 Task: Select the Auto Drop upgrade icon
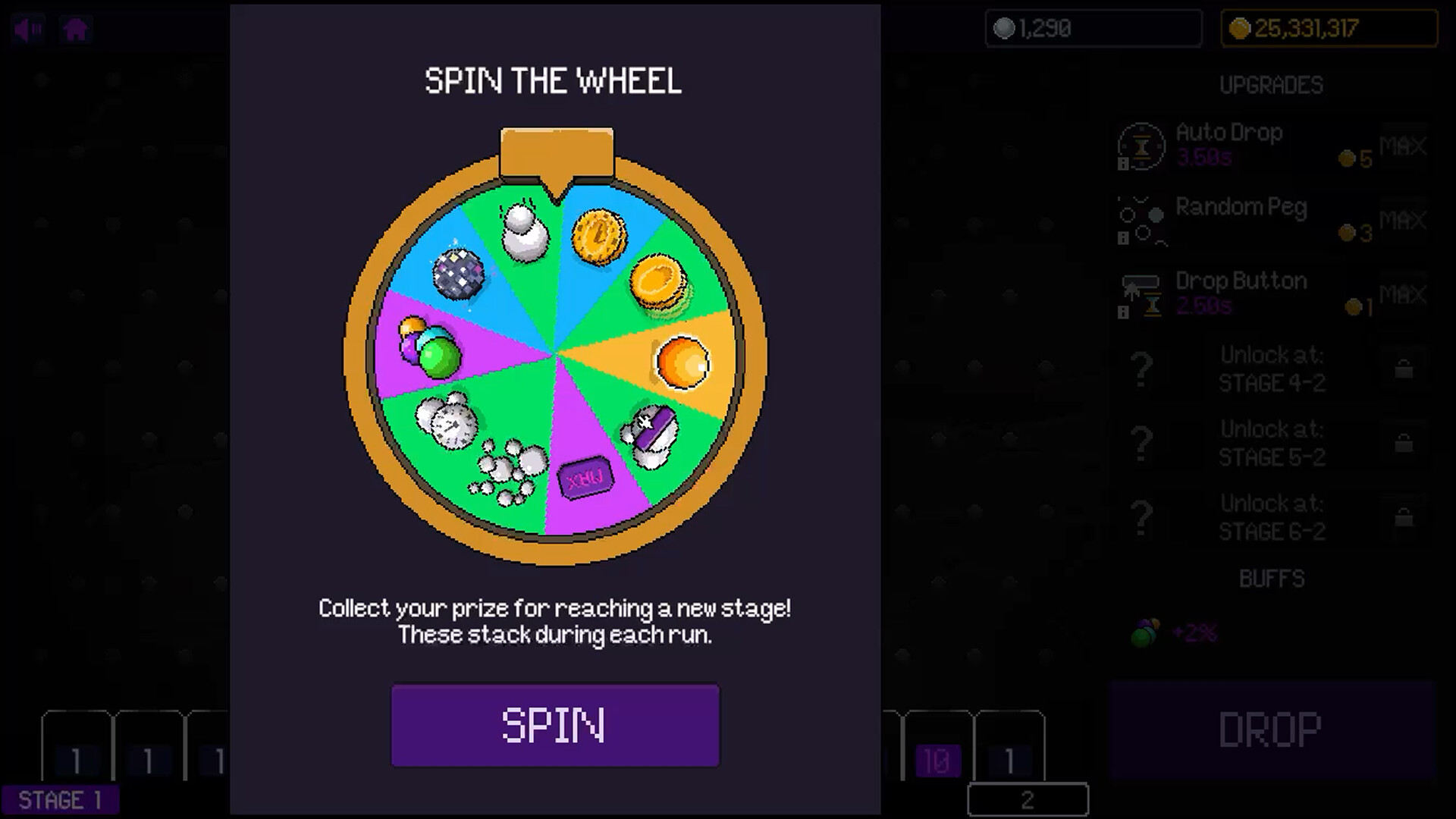tap(1140, 146)
